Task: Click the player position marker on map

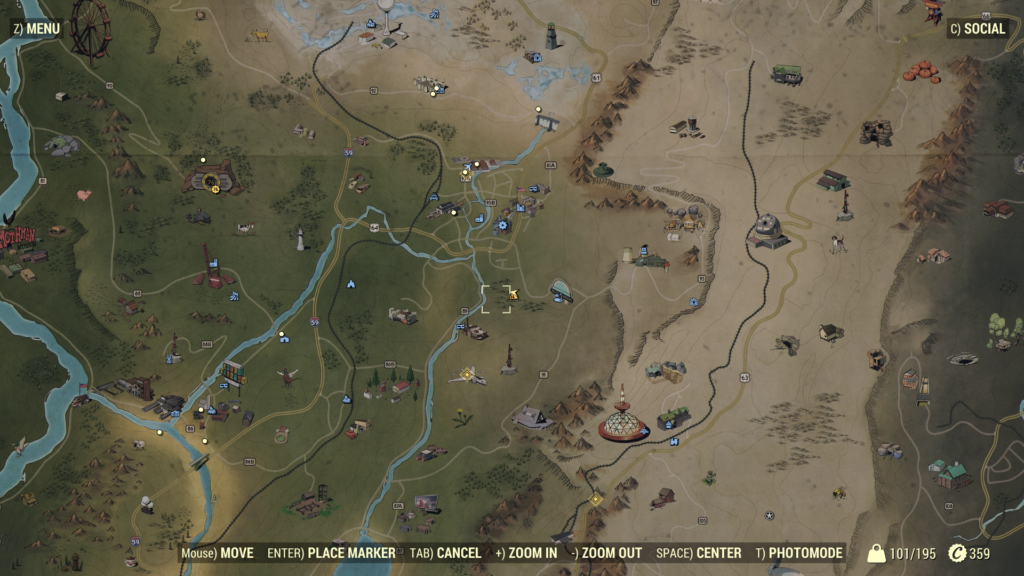Action: tap(513, 294)
